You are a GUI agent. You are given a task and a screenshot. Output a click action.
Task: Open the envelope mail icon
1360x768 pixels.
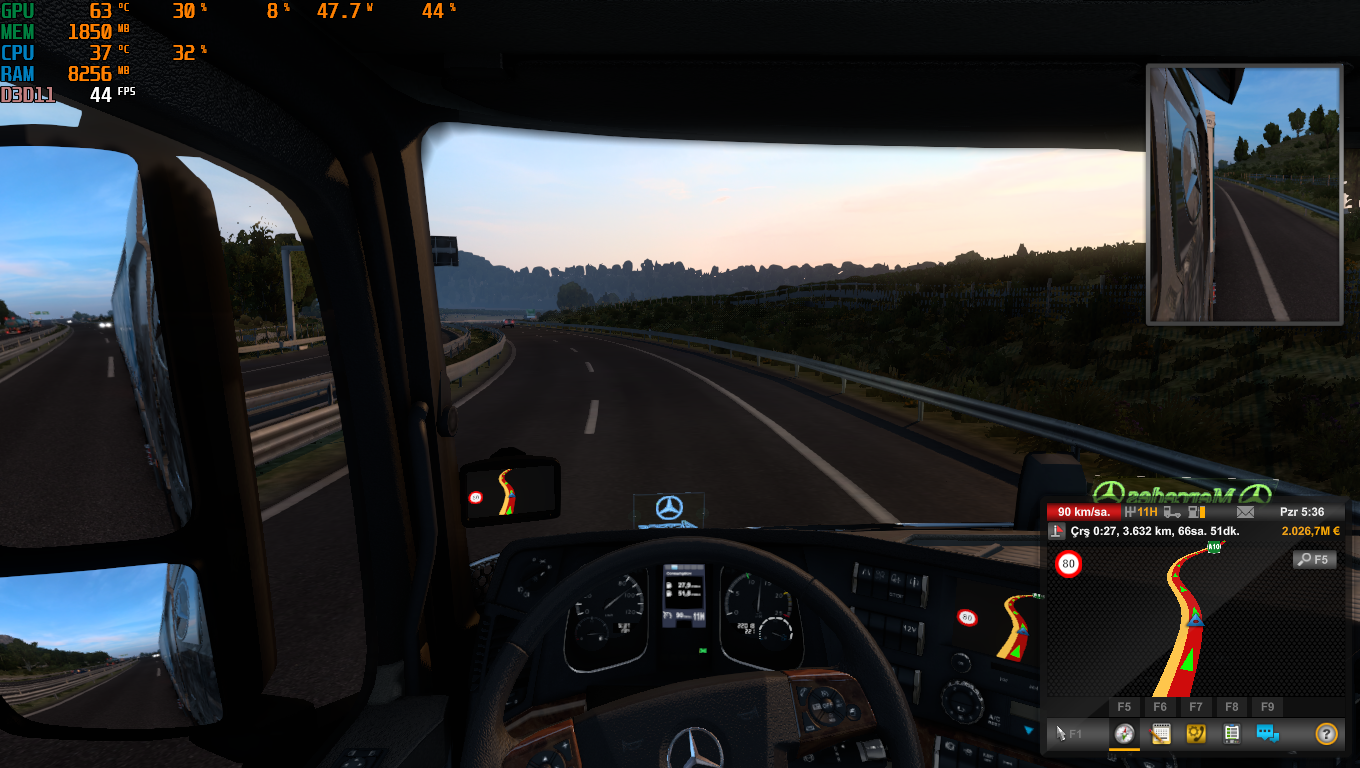click(x=1244, y=512)
